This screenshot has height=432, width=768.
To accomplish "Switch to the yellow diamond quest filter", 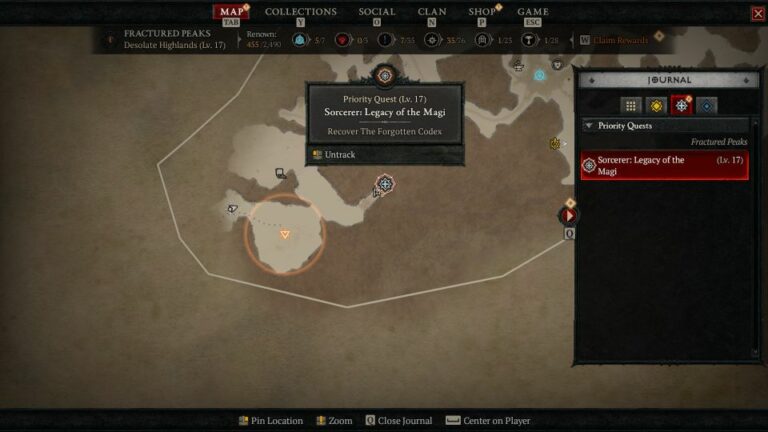I will 656,105.
